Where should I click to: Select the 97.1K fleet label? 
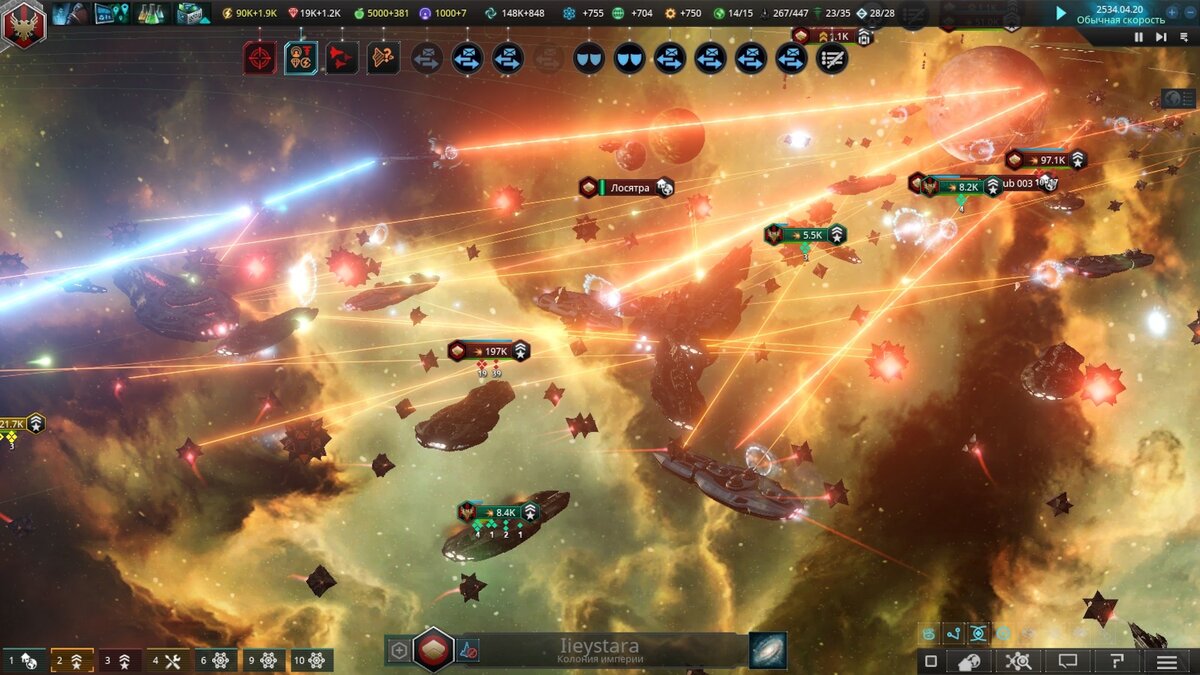pos(1045,160)
